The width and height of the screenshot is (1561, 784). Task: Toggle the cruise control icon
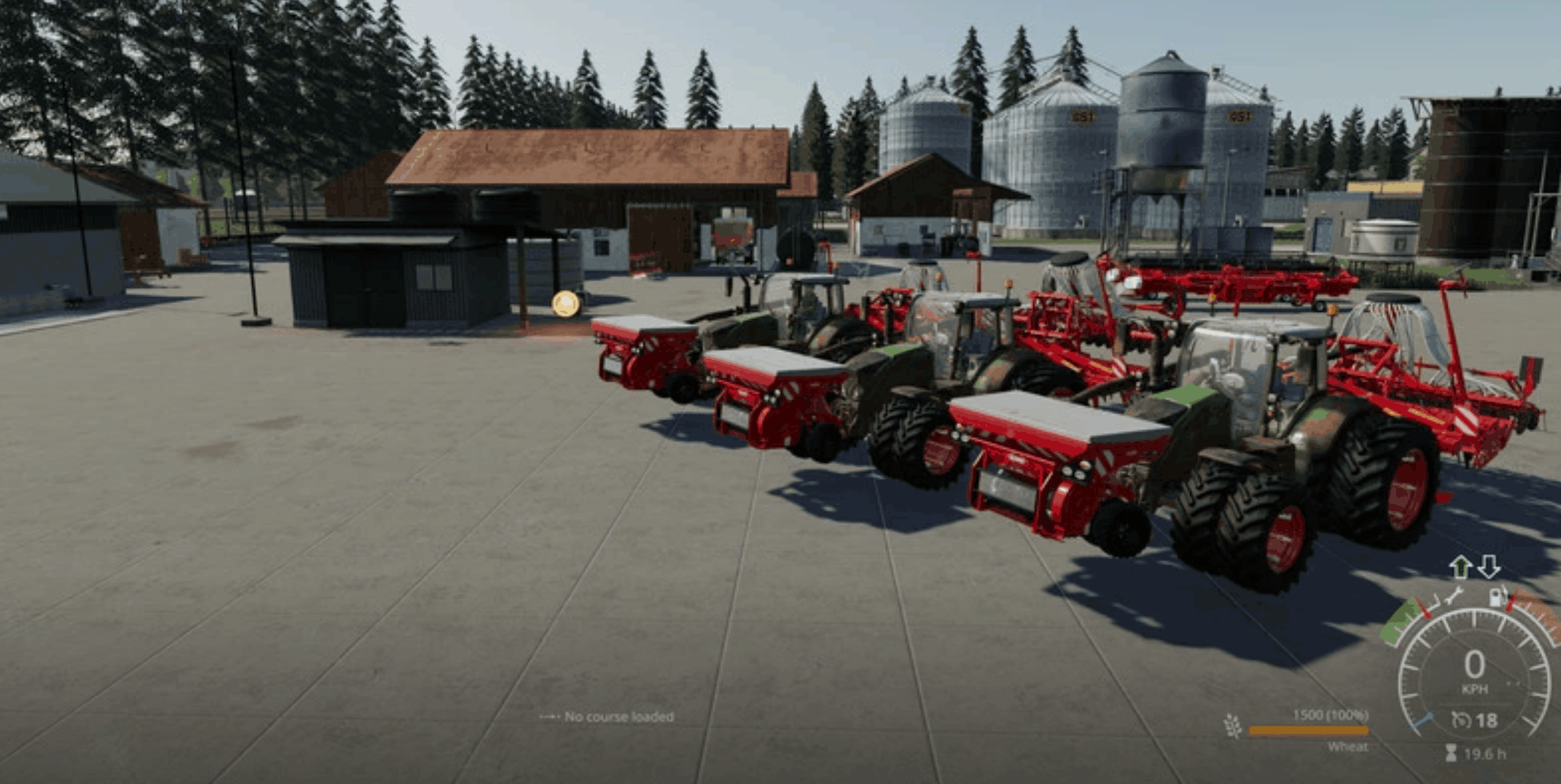[1460, 720]
